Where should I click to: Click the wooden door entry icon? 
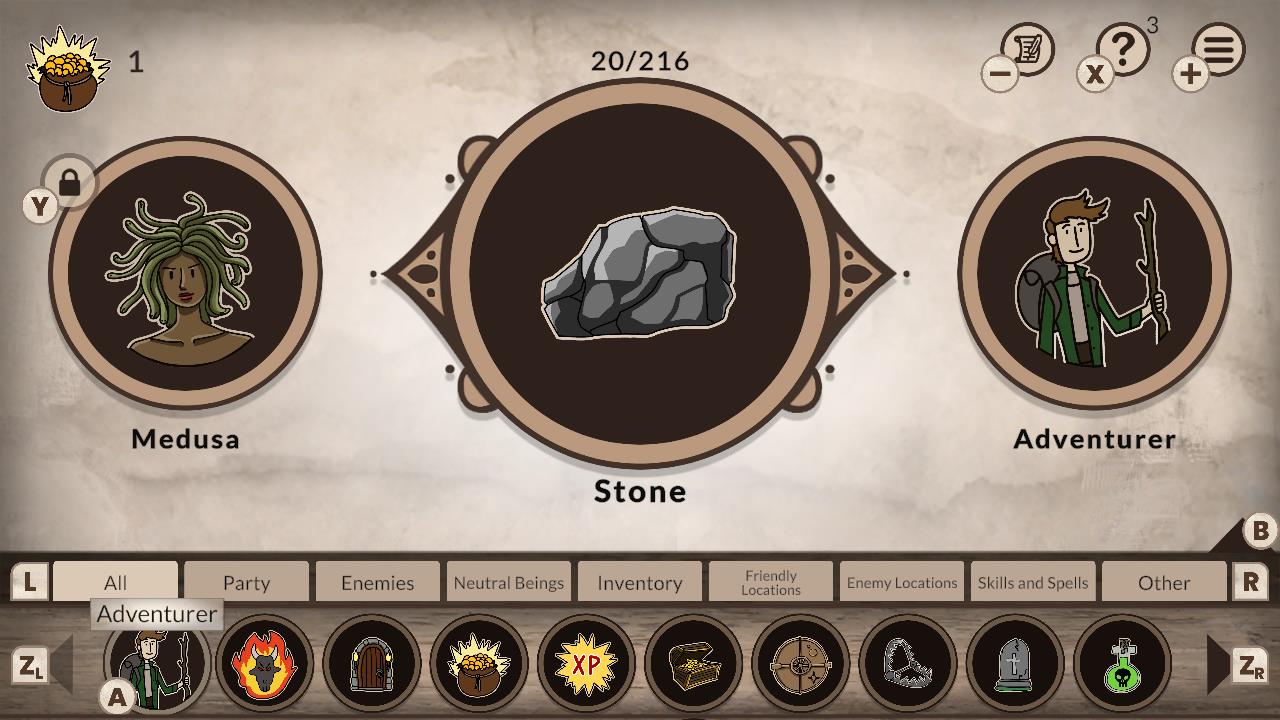371,663
